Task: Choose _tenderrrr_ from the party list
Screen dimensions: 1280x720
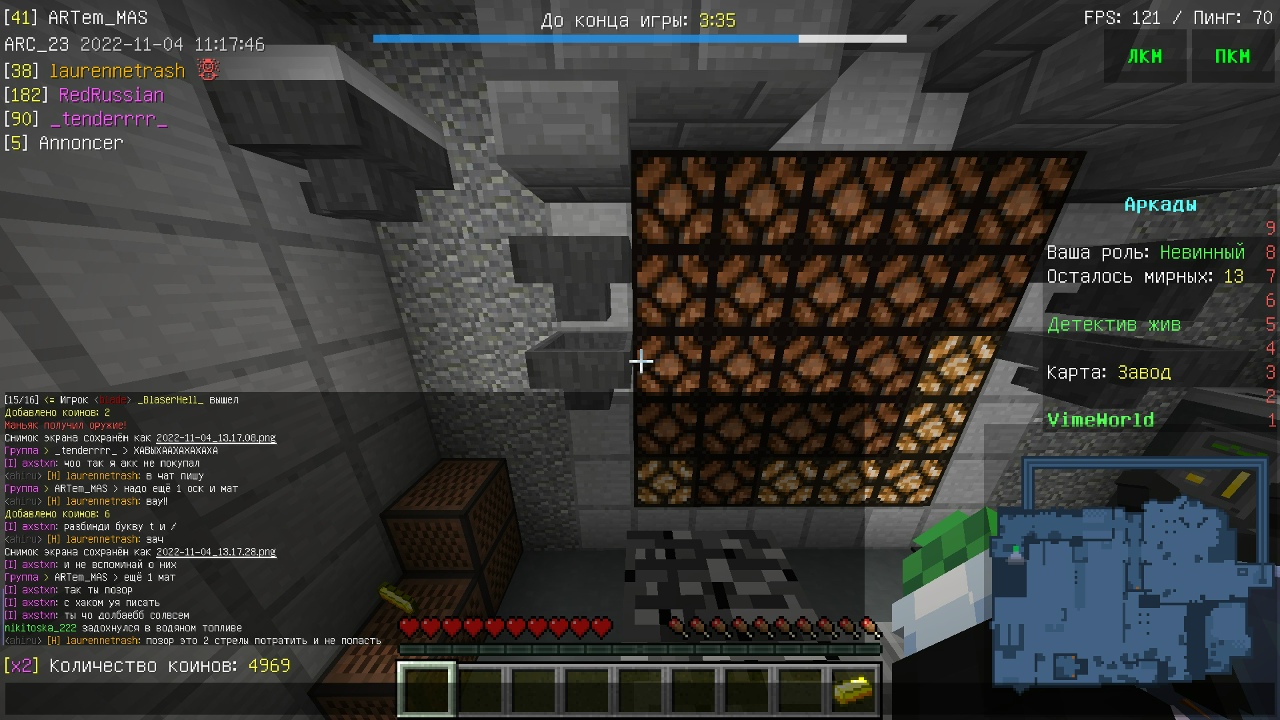Action: [x=108, y=119]
